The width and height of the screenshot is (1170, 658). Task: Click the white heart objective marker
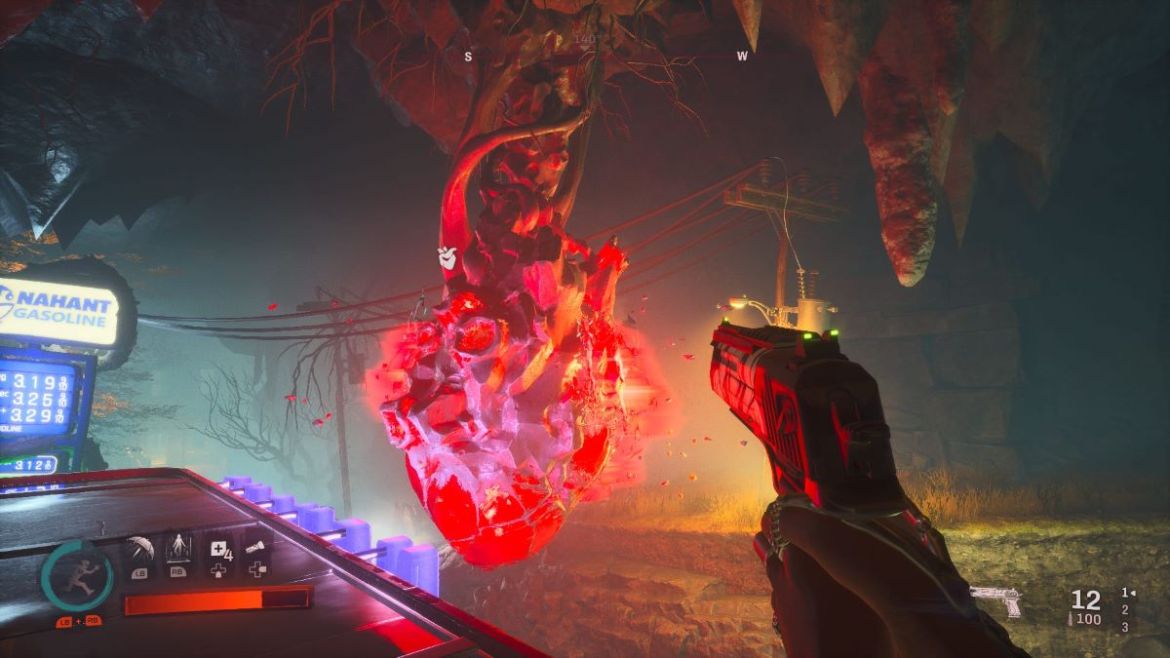point(447,257)
